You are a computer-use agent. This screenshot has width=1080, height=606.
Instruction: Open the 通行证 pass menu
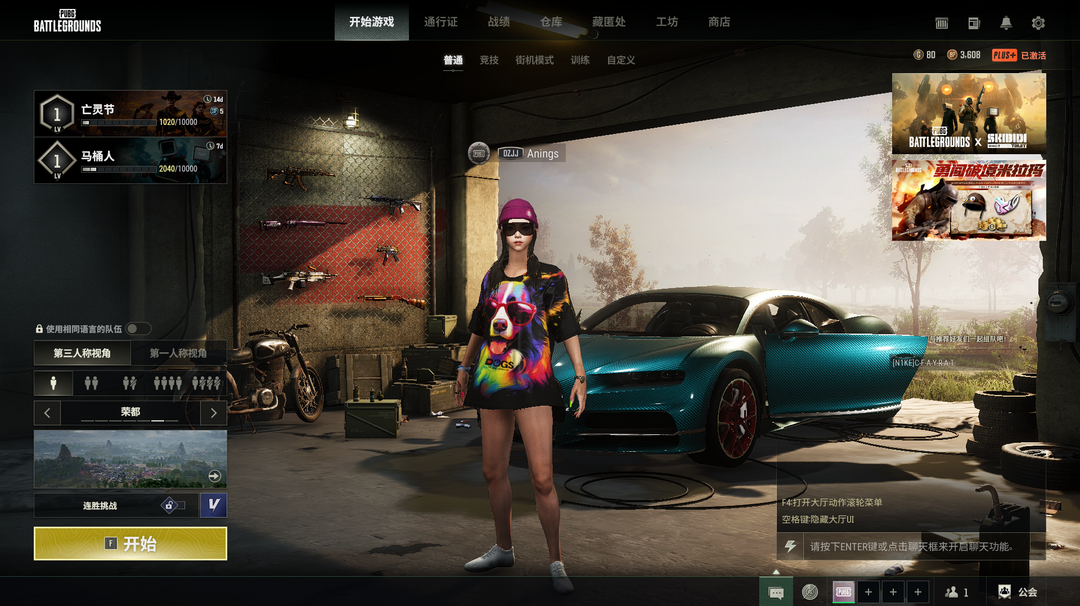click(441, 22)
